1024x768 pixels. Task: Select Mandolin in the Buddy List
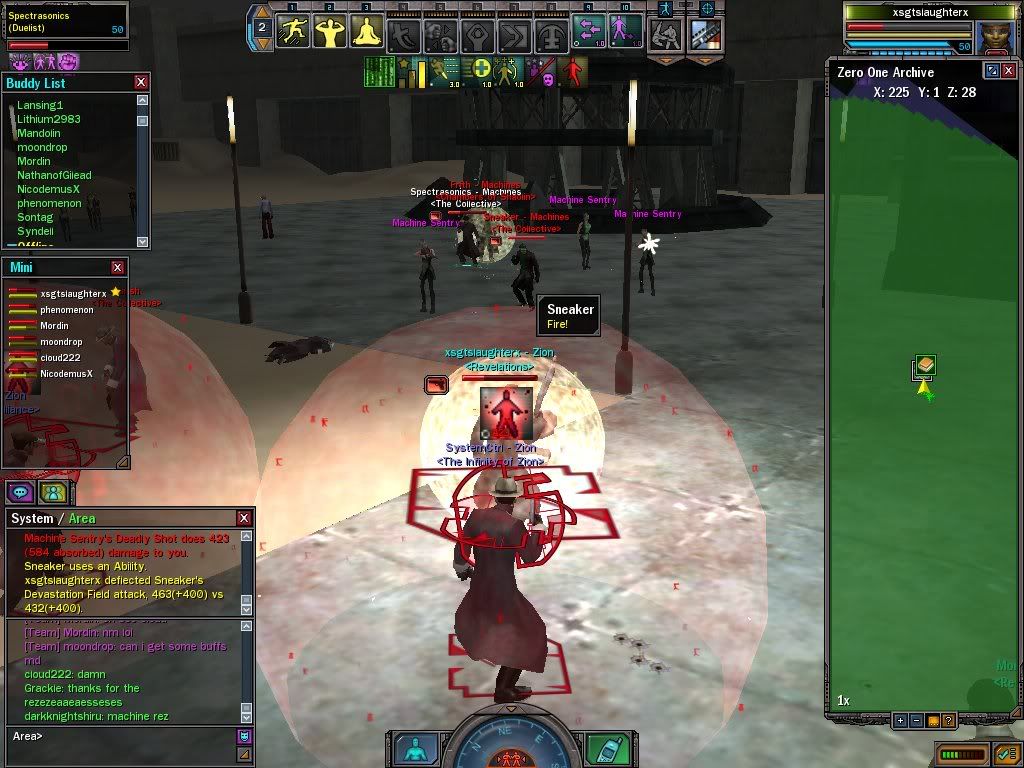pyautogui.click(x=40, y=133)
